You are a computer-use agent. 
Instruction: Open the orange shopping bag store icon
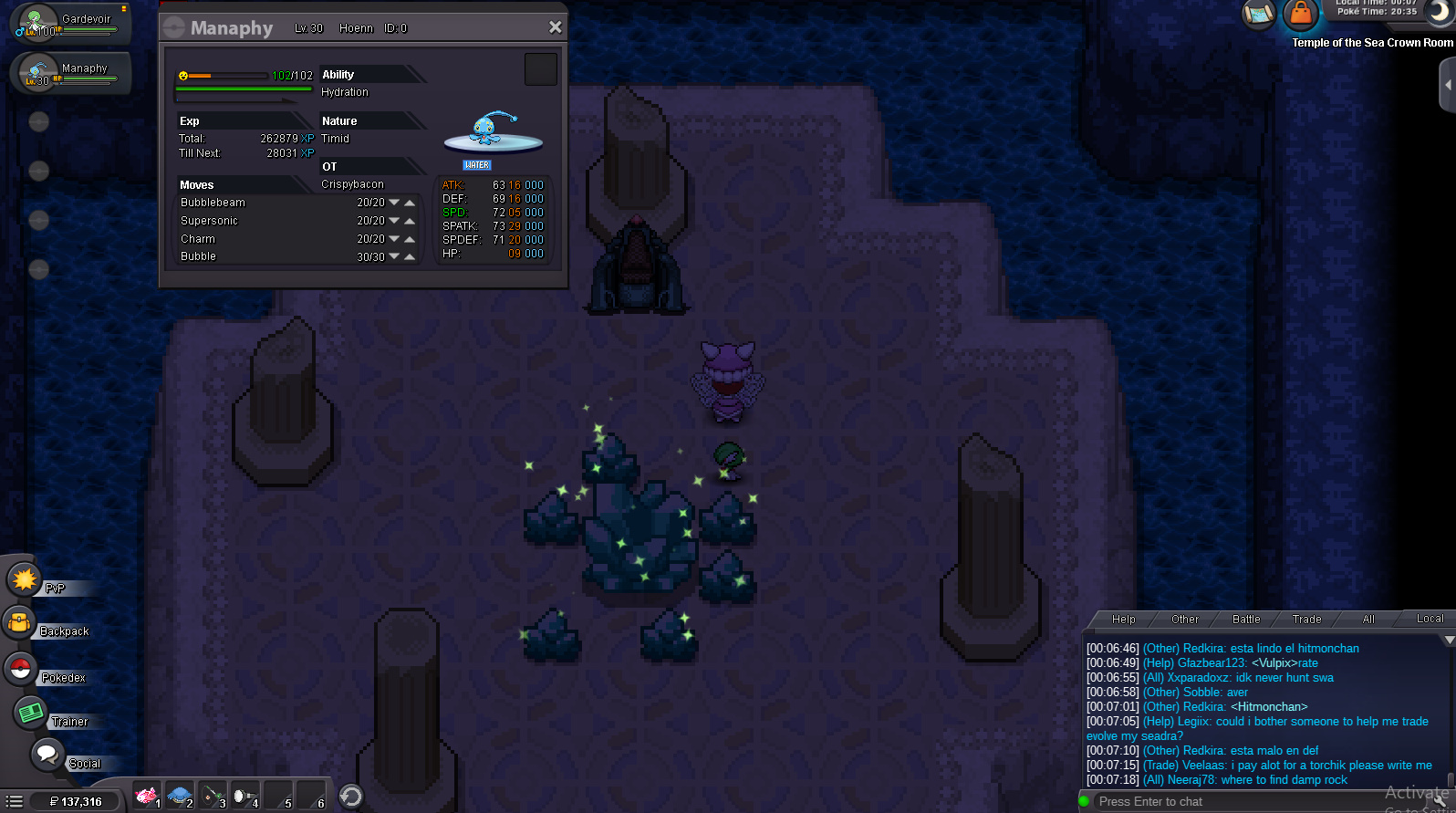(x=1300, y=14)
